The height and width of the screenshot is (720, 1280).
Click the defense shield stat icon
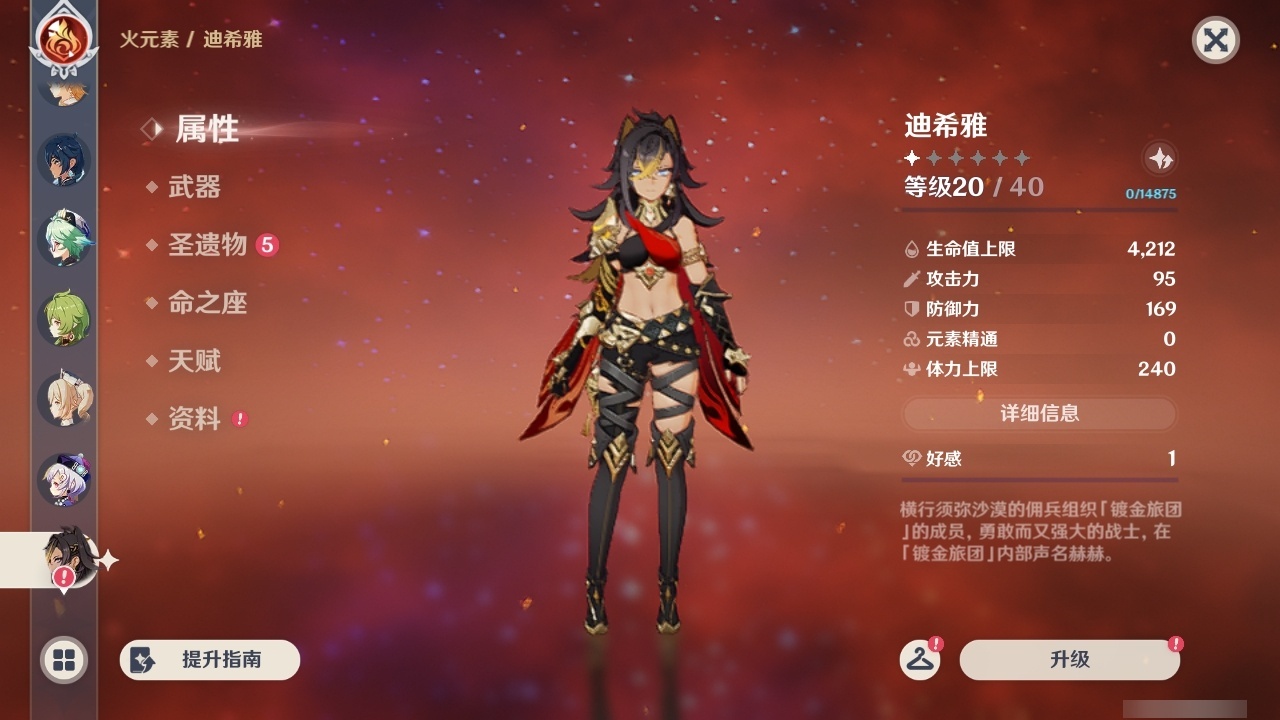pyautogui.click(x=912, y=310)
